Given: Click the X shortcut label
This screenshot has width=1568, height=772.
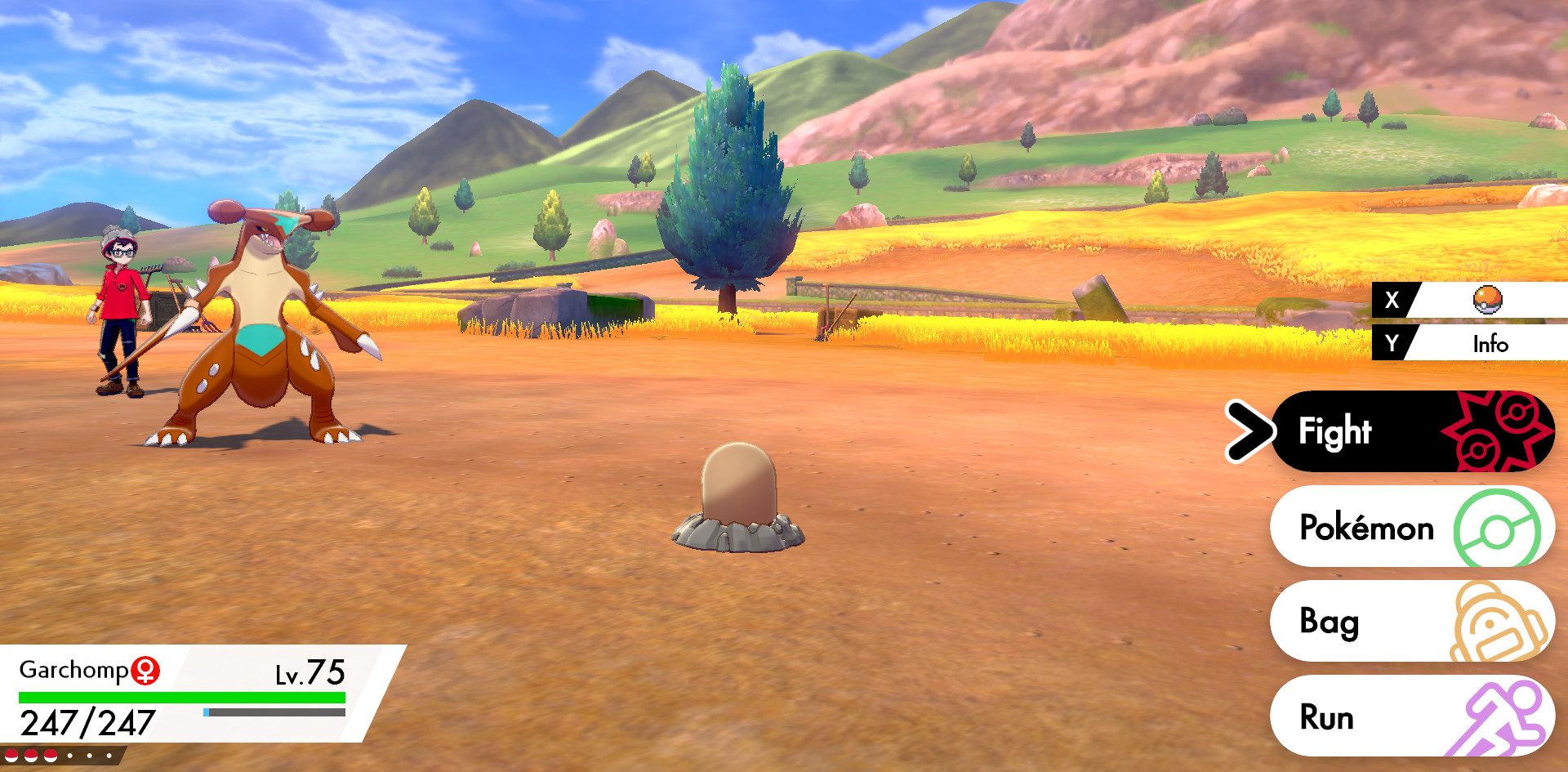Looking at the screenshot, I should click(1392, 300).
